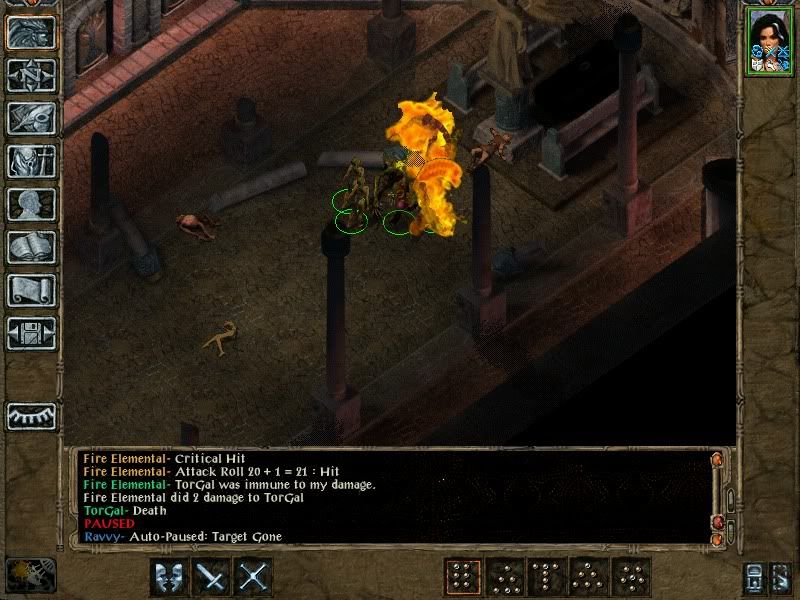Select the highlighted two-column formation

click(x=461, y=577)
